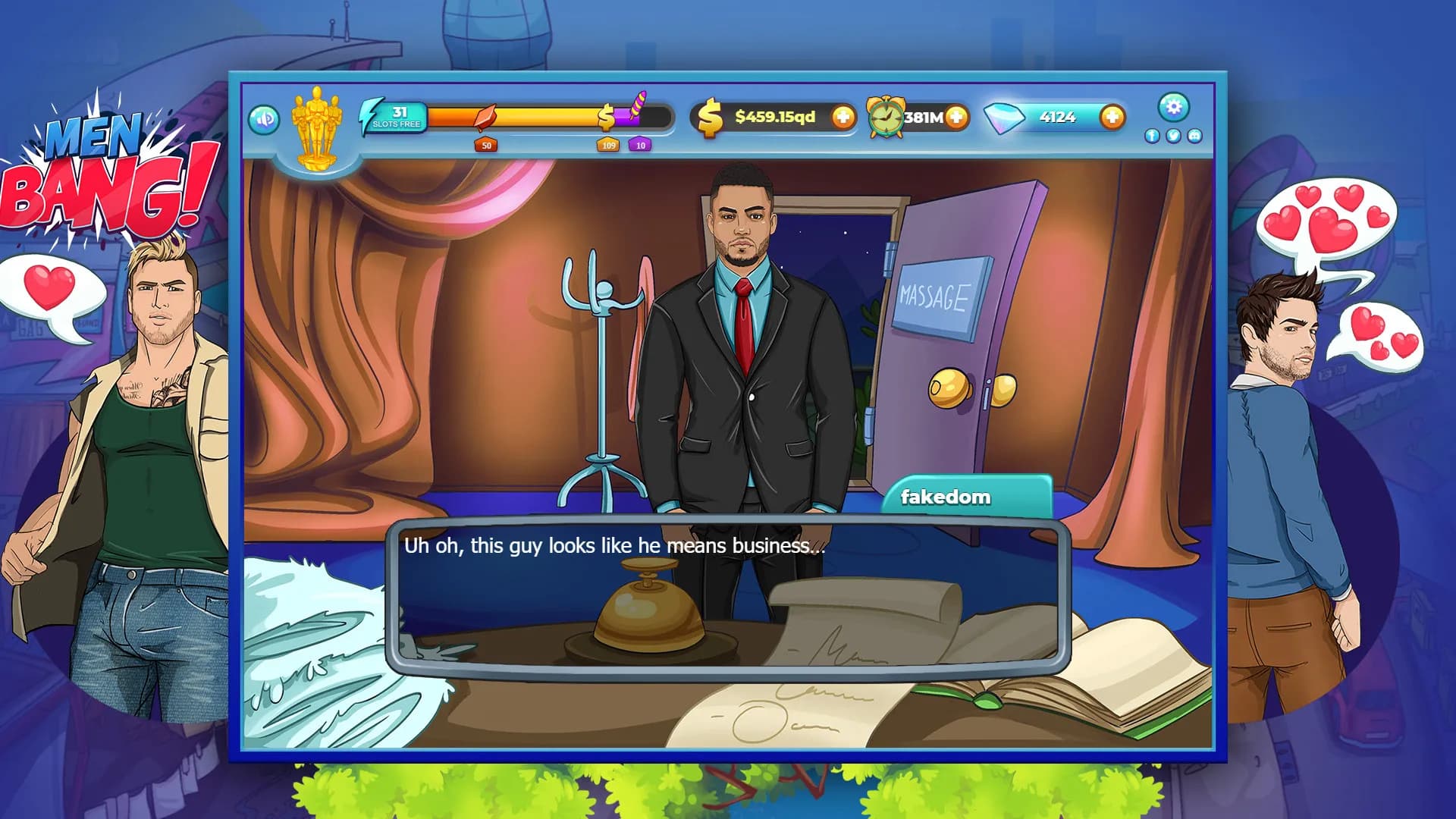Viewport: 1456px width, 819px height.
Task: Click the orange level 50 badge
Action: [485, 146]
